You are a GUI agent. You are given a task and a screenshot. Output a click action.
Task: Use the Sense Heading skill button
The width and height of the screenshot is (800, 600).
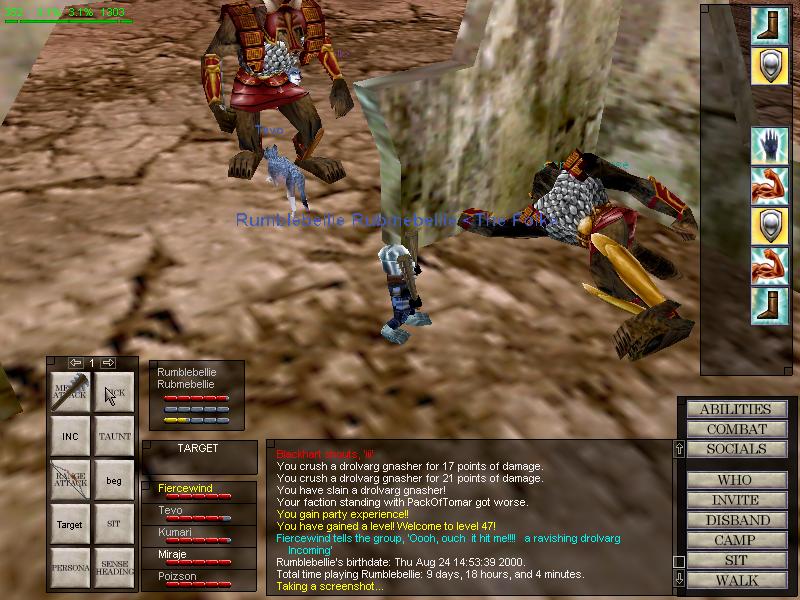114,567
